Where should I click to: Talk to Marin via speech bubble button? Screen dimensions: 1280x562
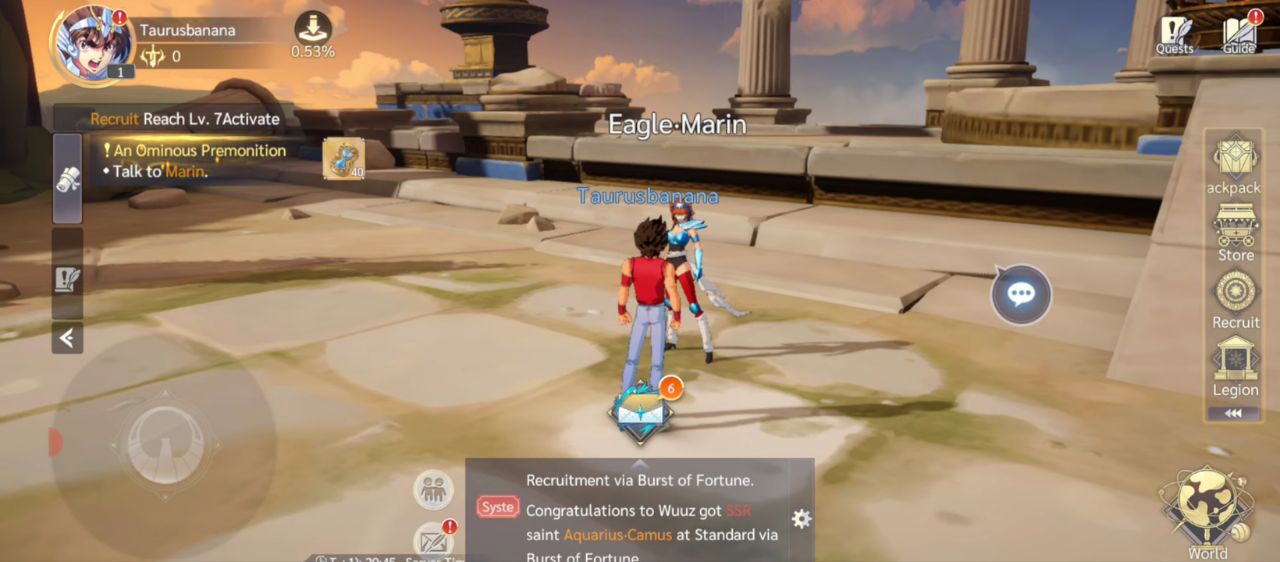point(1021,294)
